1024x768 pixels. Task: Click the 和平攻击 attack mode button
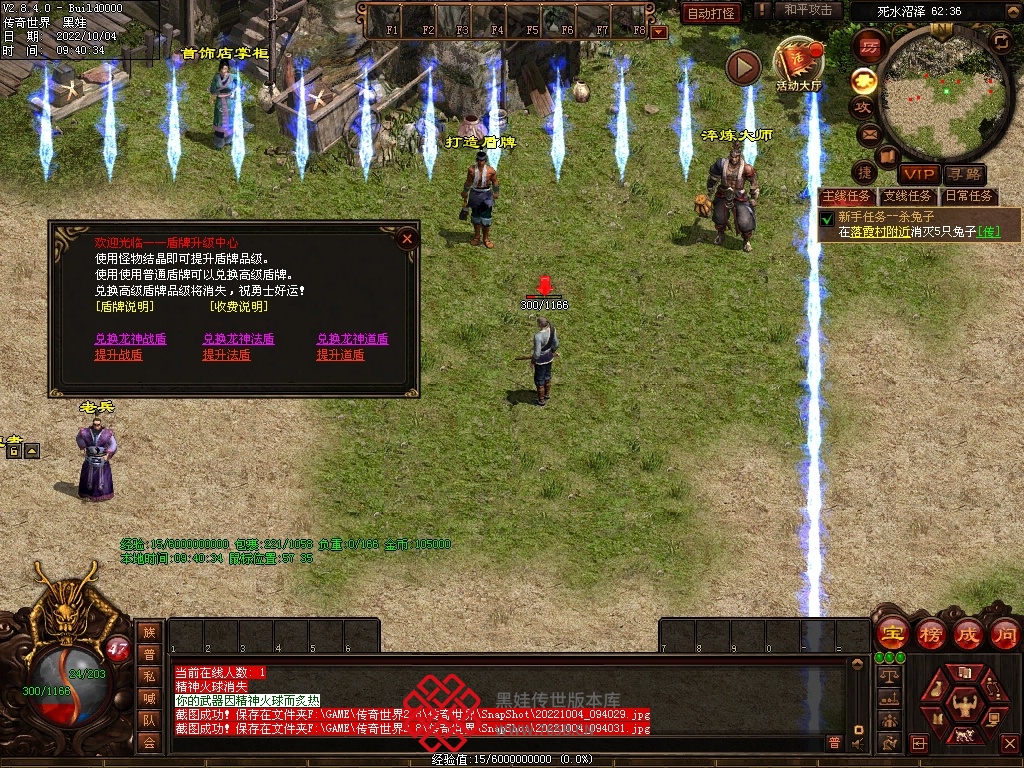[808, 11]
